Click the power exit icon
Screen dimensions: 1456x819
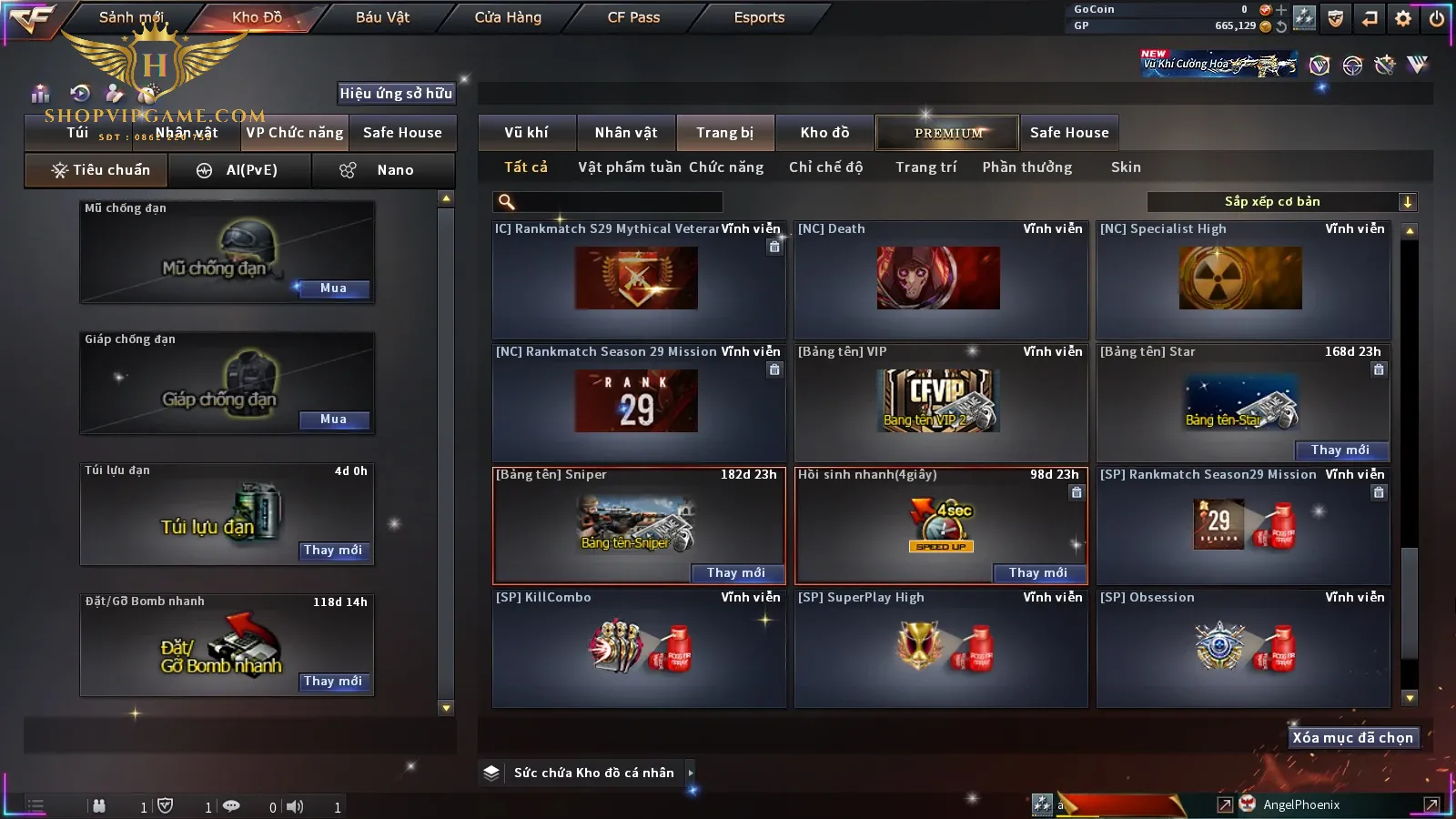(x=1437, y=18)
